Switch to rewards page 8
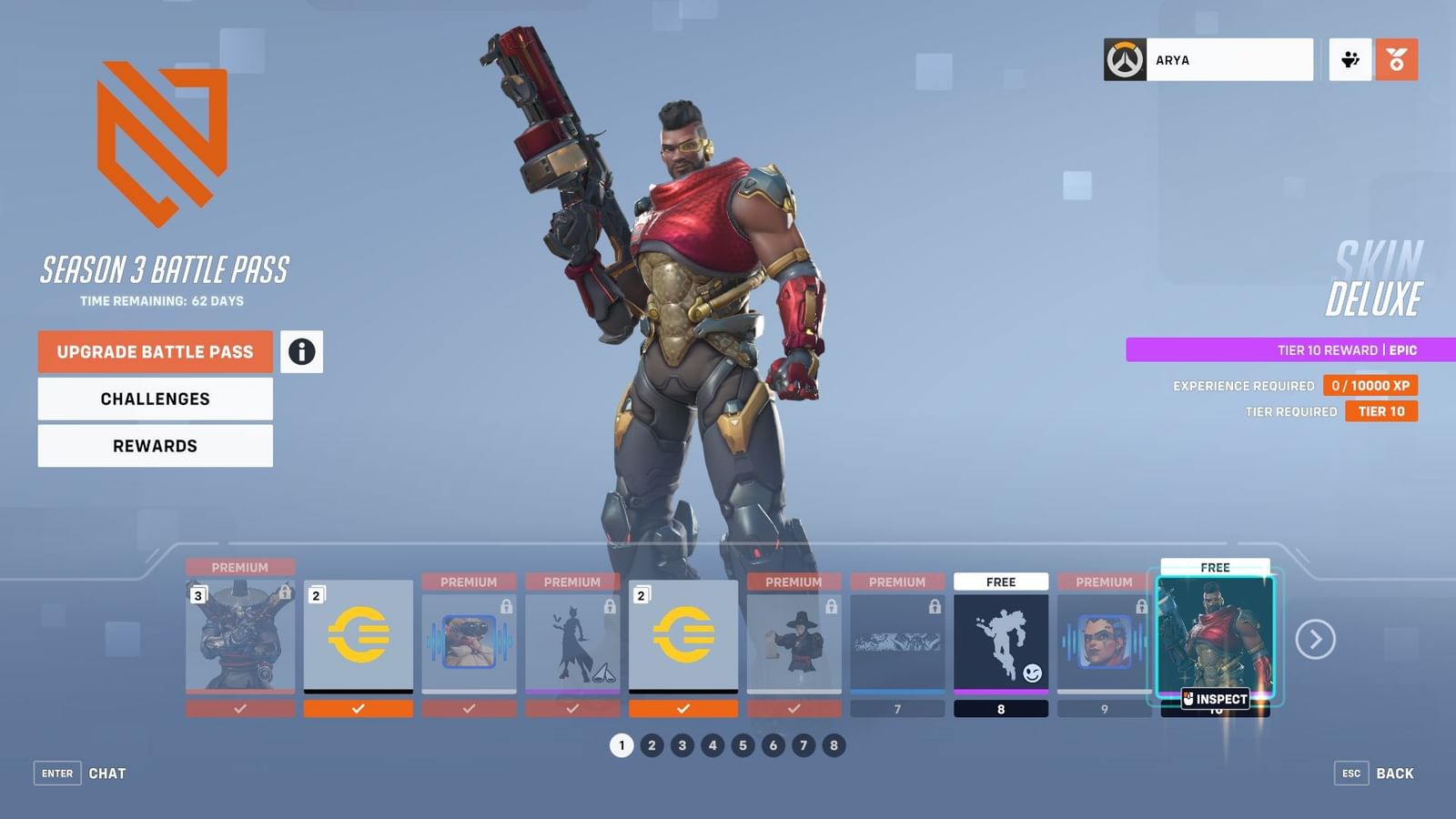This screenshot has width=1456, height=819. click(833, 744)
